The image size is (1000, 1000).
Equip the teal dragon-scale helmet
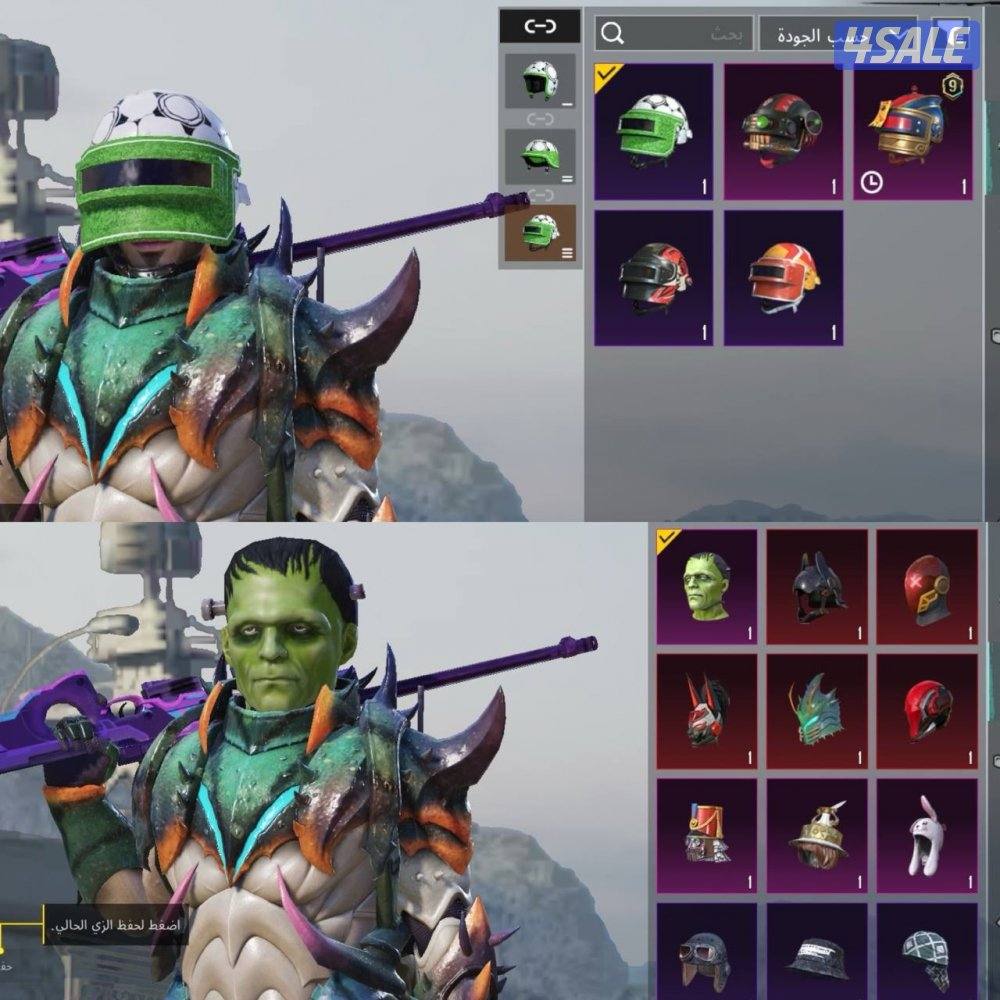(x=817, y=711)
